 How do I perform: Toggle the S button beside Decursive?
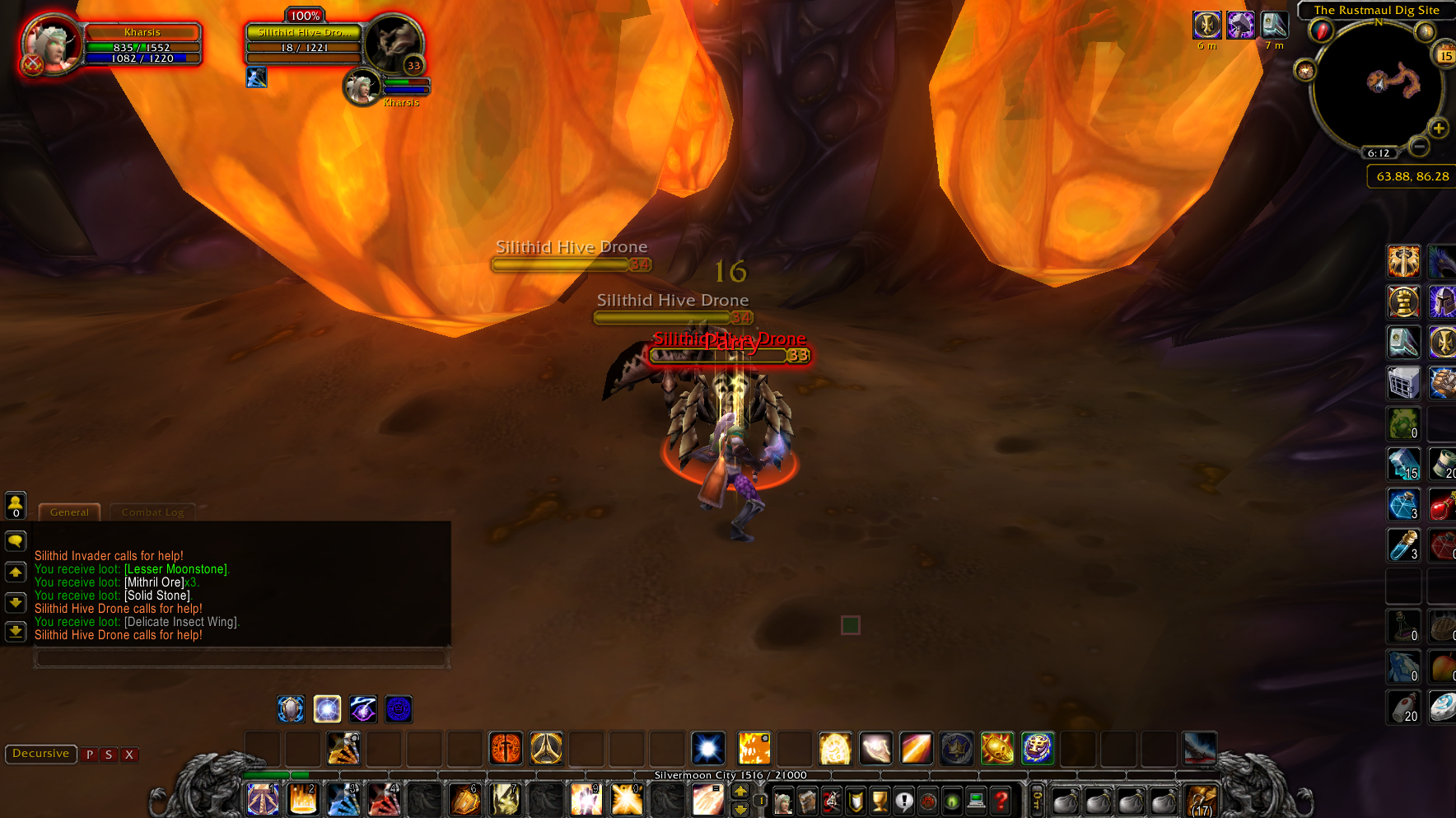click(108, 755)
